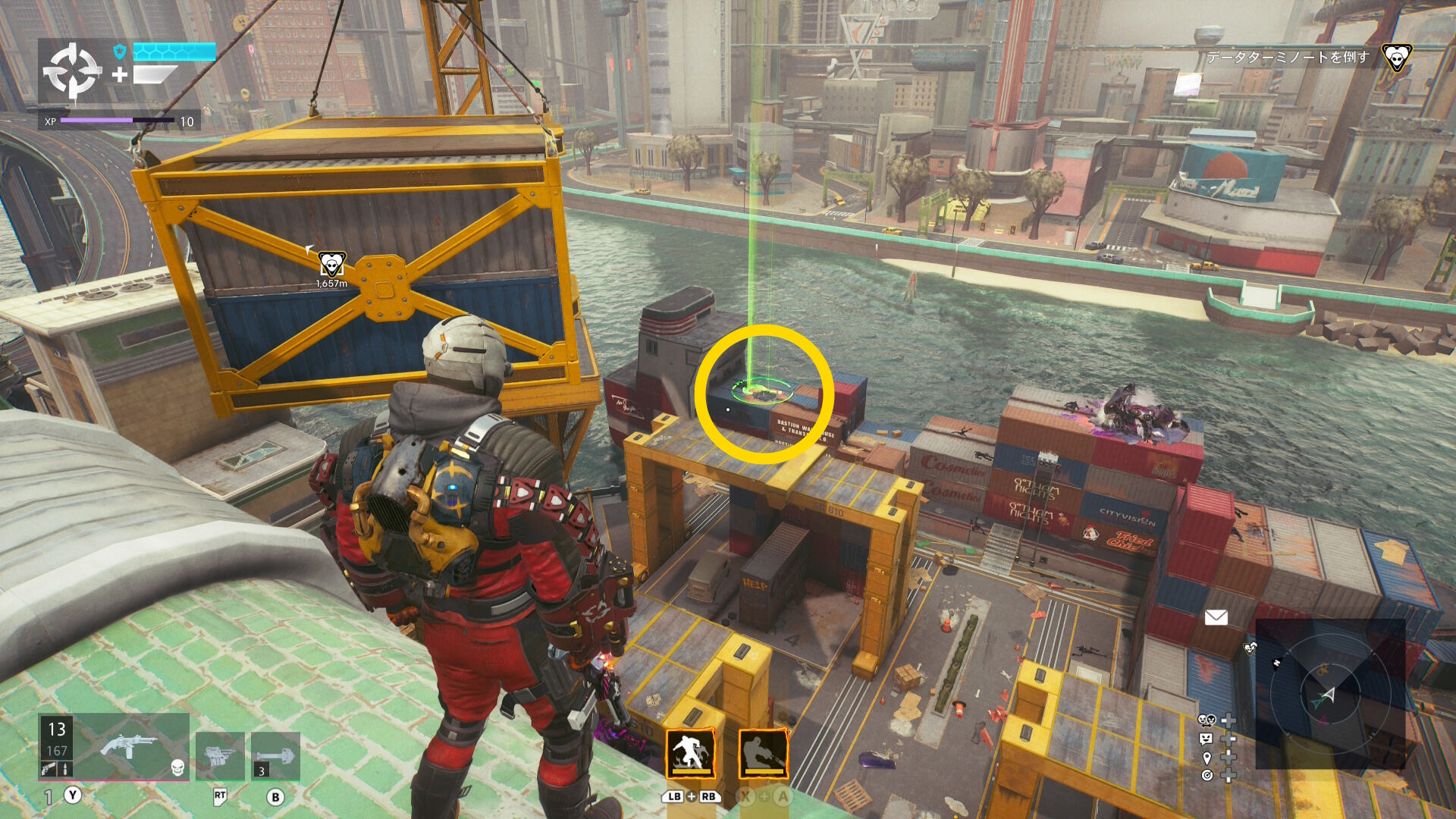
Task: Click the squad swap two-skulls icon
Action: [x=1207, y=720]
